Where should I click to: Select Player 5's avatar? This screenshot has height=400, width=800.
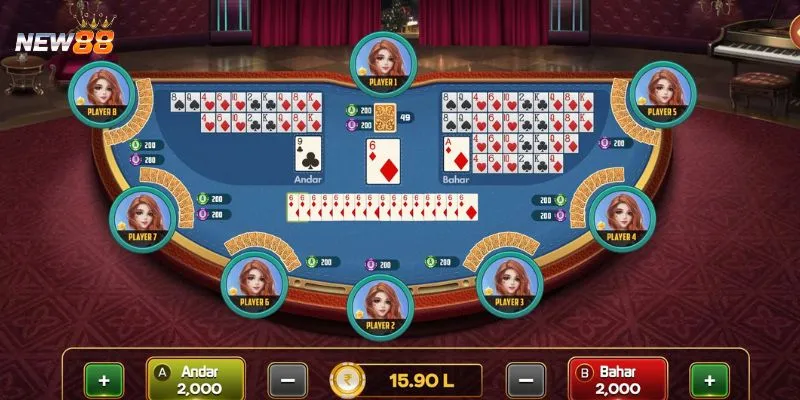coord(662,91)
